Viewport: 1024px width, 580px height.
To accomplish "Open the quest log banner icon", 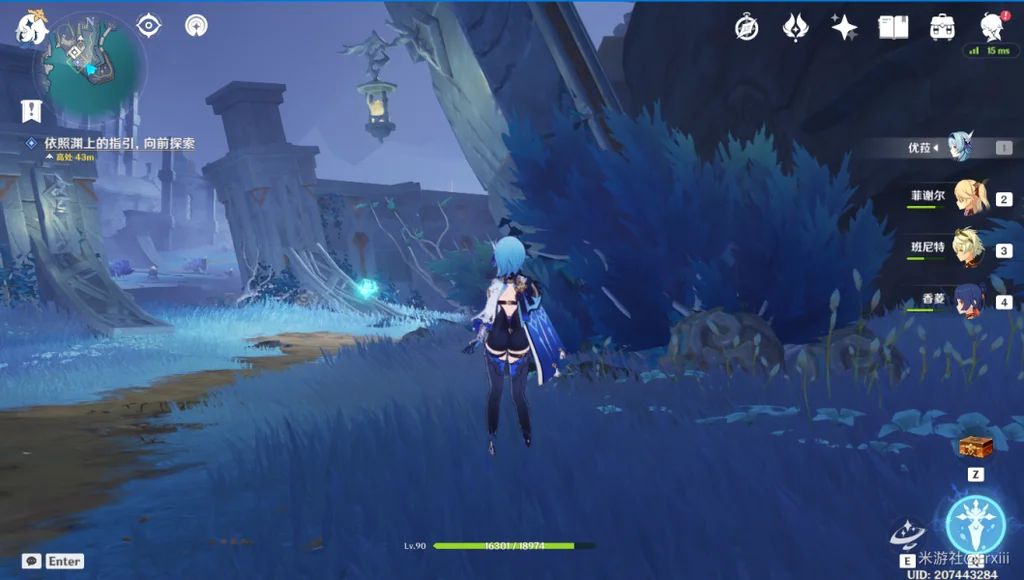I will tap(31, 109).
